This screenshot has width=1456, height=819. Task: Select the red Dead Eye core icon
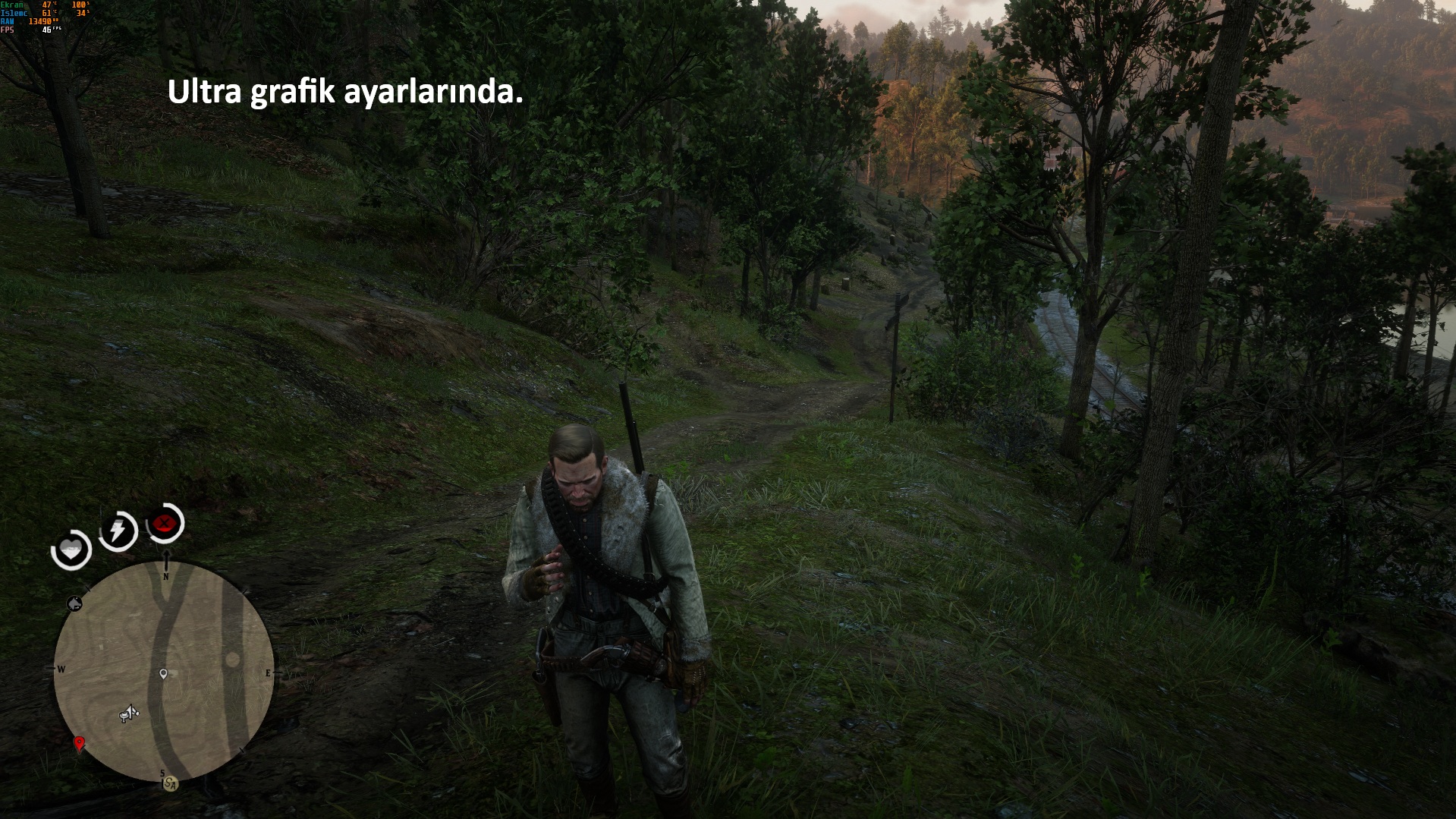pyautogui.click(x=165, y=523)
